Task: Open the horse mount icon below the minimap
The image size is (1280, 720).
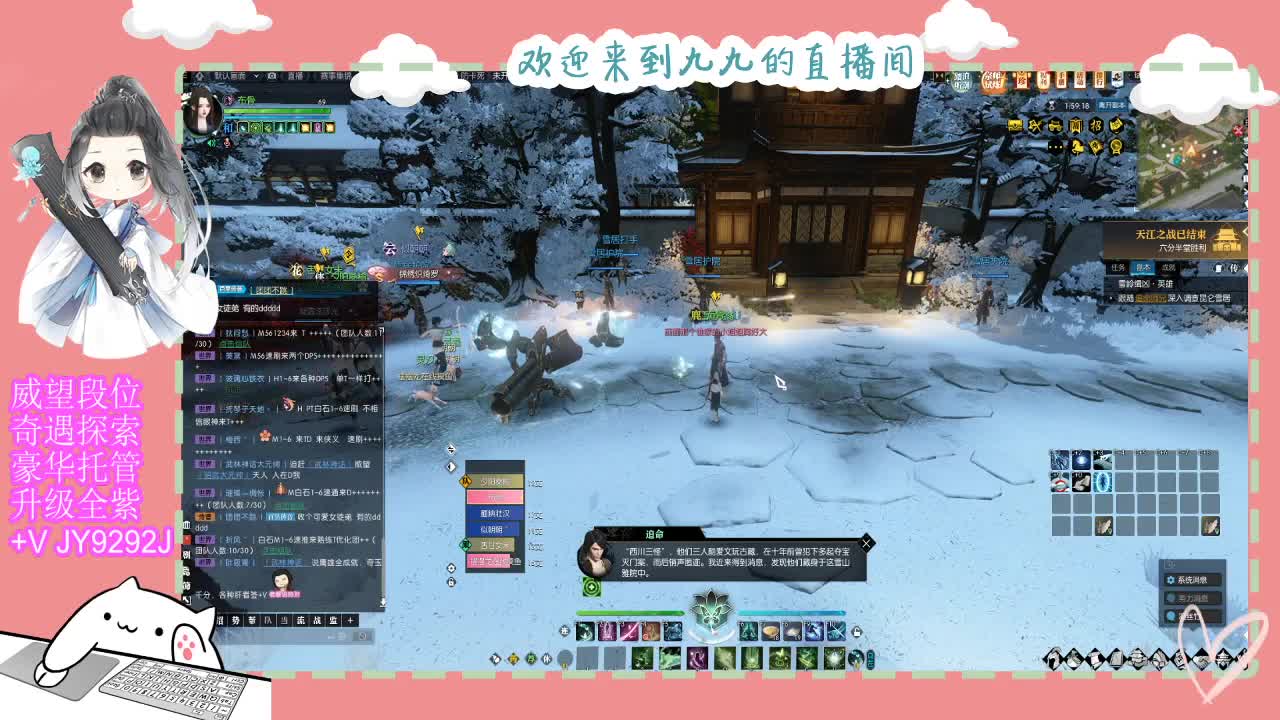Action: pos(1078,148)
